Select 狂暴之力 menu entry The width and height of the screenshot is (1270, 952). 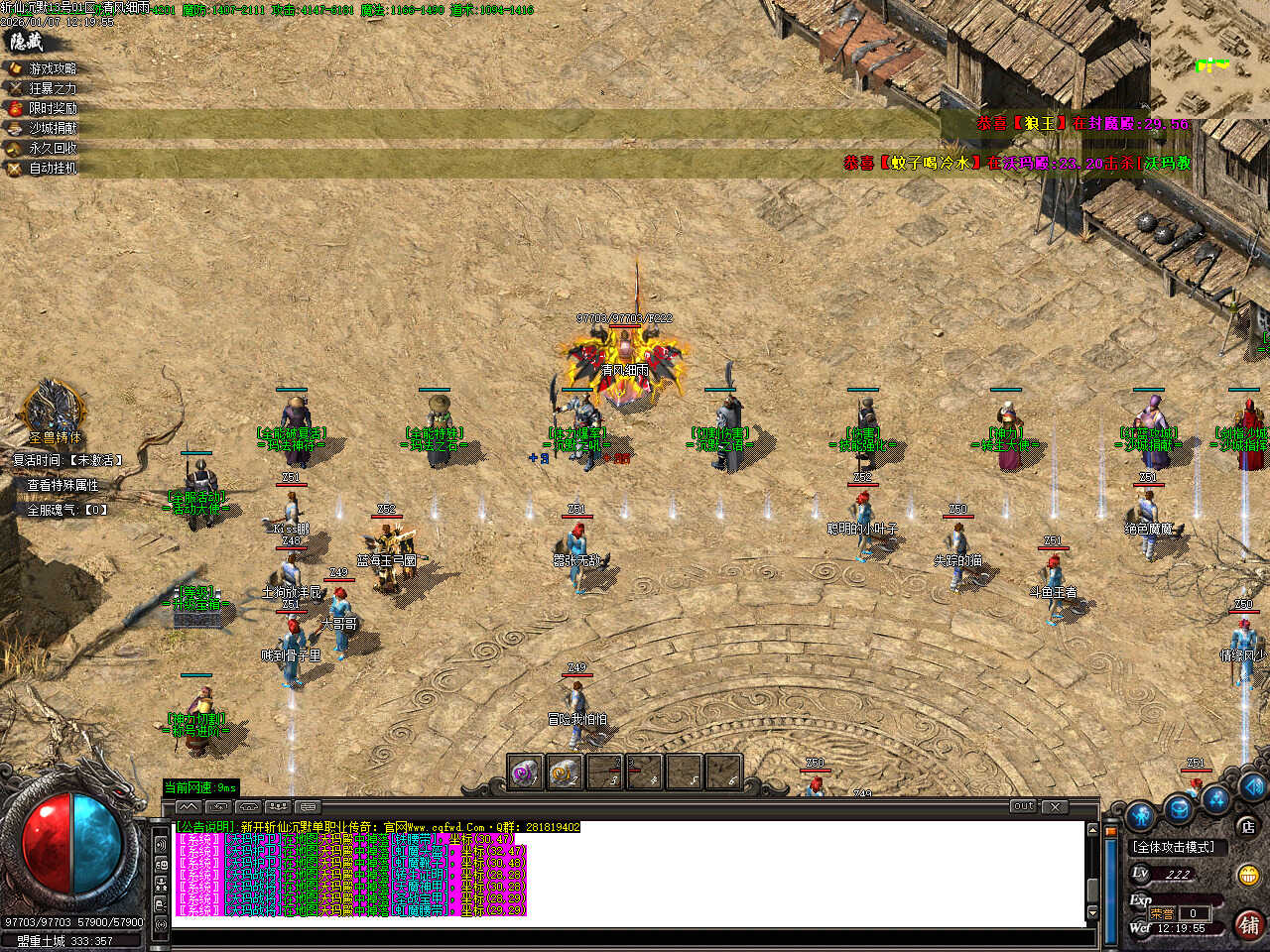pos(52,88)
